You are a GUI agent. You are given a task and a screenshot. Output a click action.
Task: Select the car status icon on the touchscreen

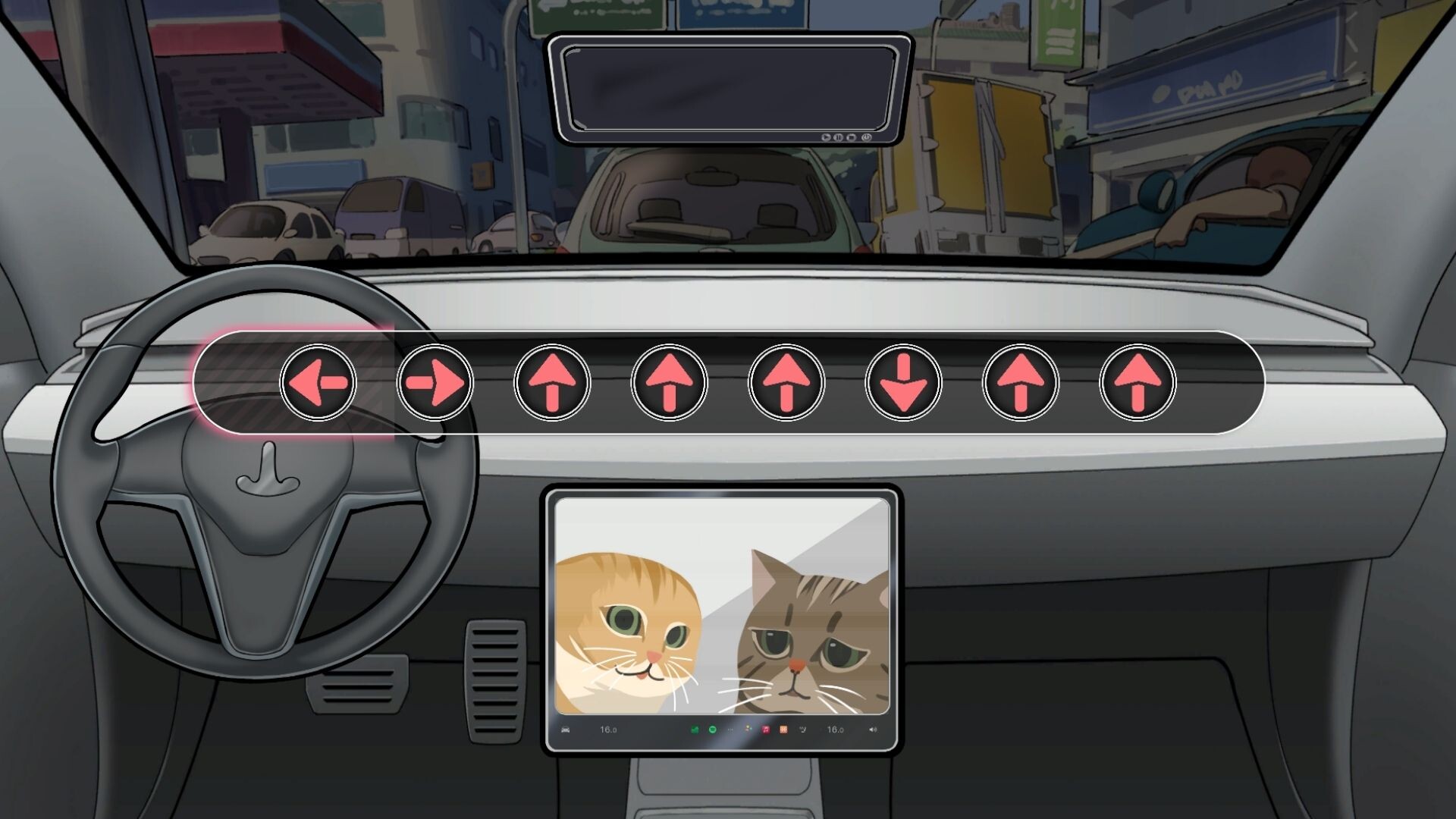pyautogui.click(x=564, y=729)
